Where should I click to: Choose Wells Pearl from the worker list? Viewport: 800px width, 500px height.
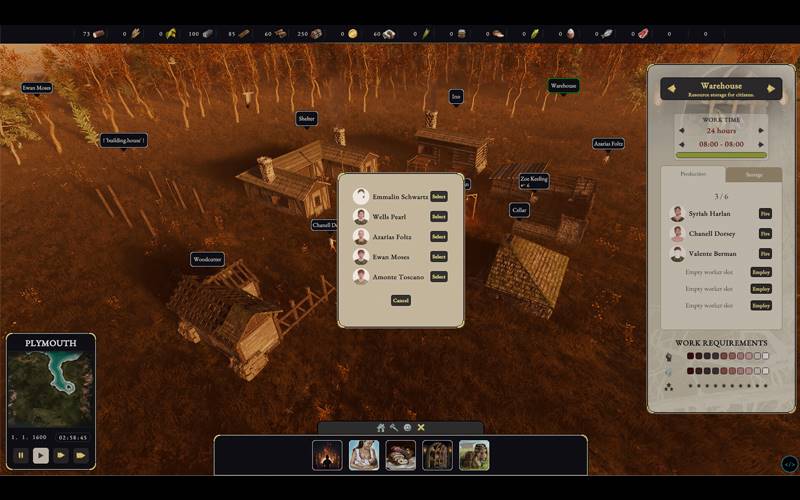[x=438, y=217]
